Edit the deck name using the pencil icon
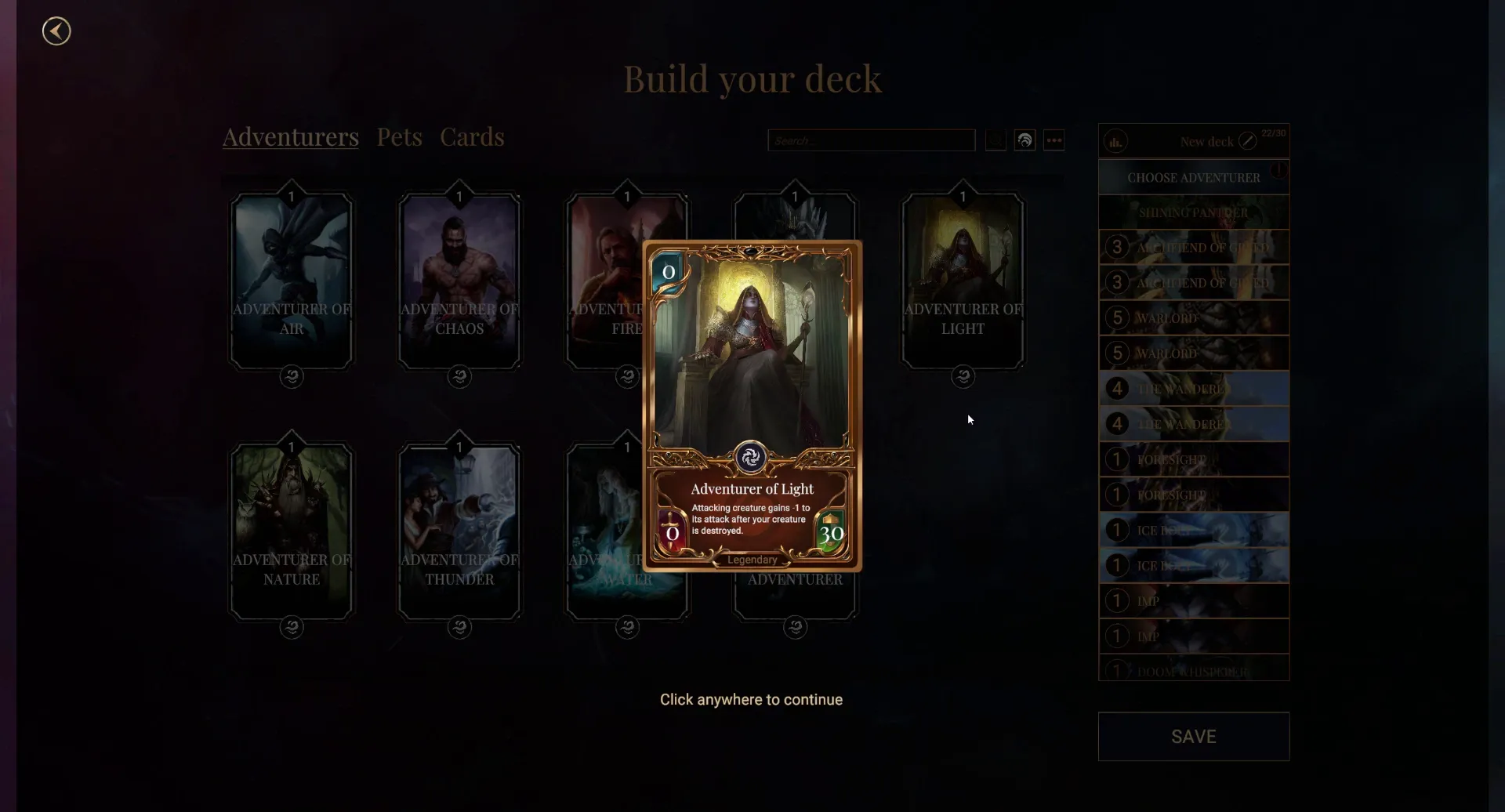The image size is (1505, 812). point(1247,141)
